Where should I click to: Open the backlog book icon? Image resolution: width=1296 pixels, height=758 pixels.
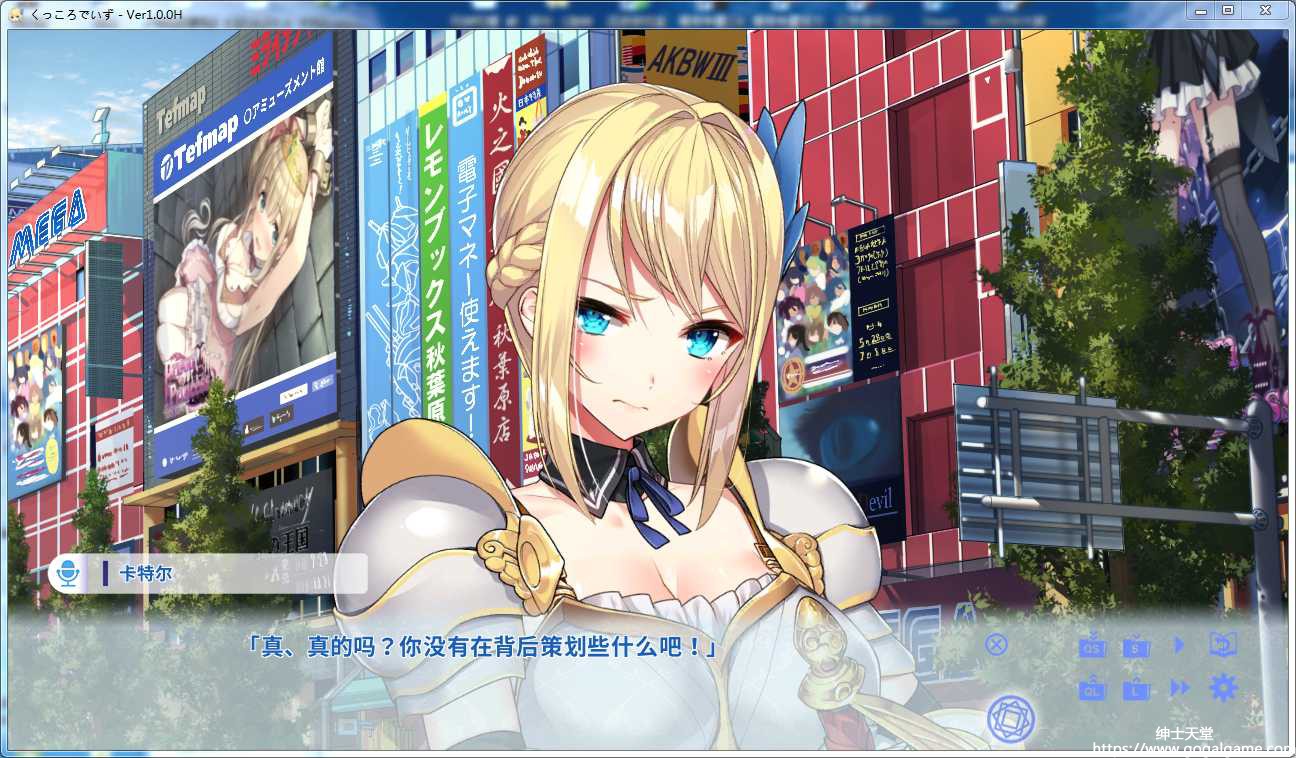1223,645
